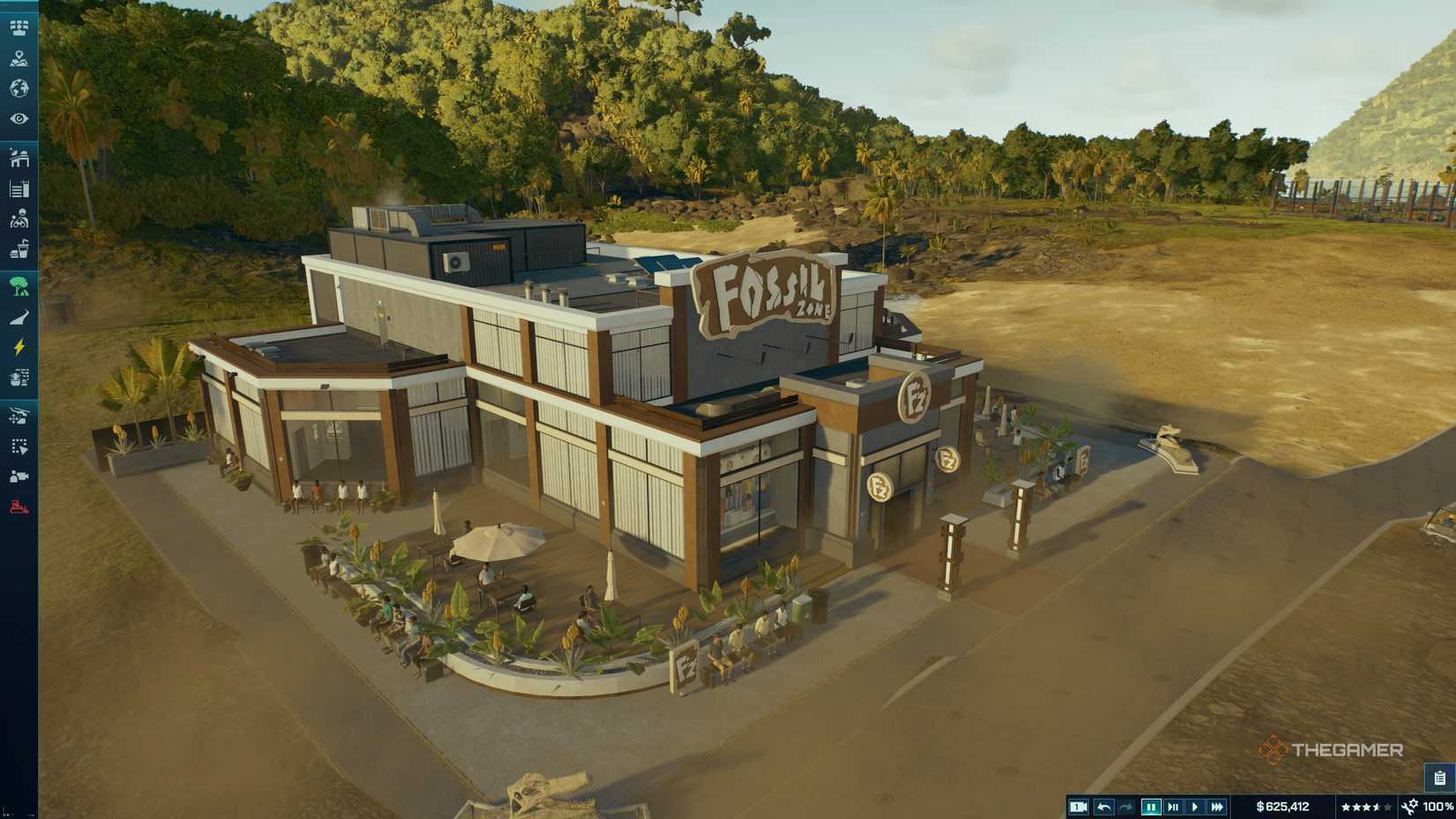Viewport: 1456px width, 819px height.
Task: Select the path placement tool
Action: click(19, 315)
